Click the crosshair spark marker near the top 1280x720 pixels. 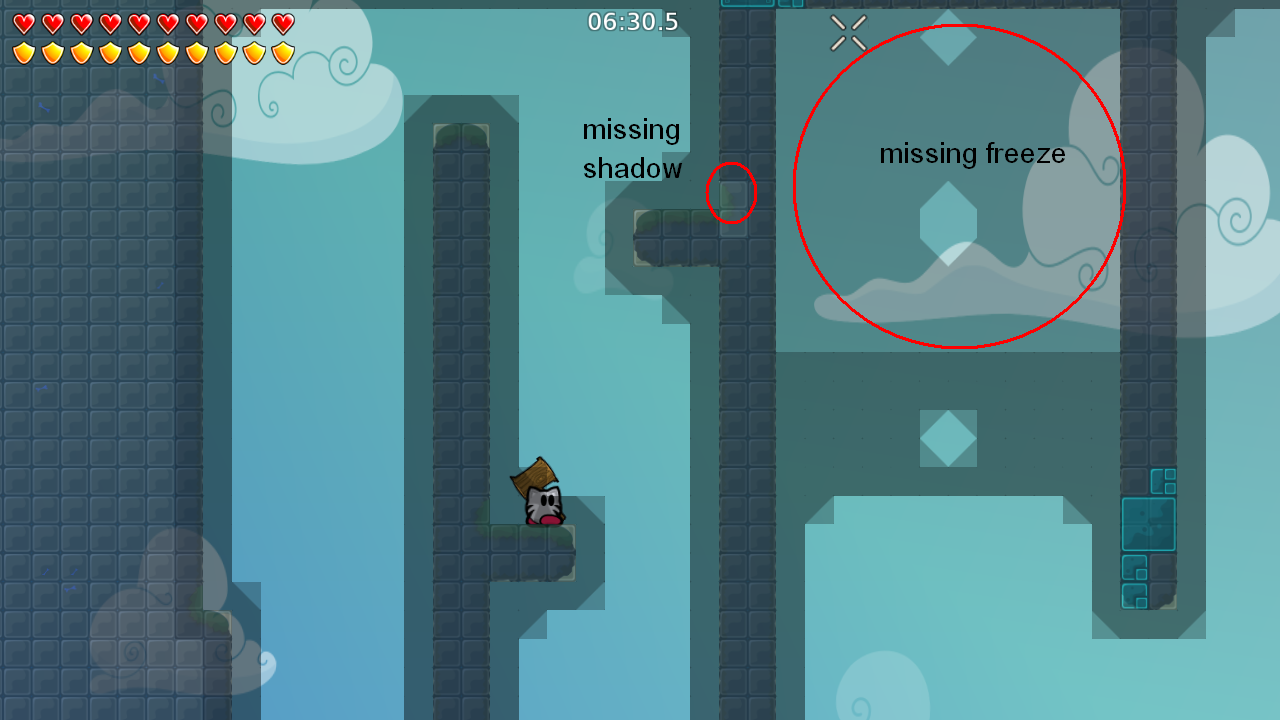[848, 32]
